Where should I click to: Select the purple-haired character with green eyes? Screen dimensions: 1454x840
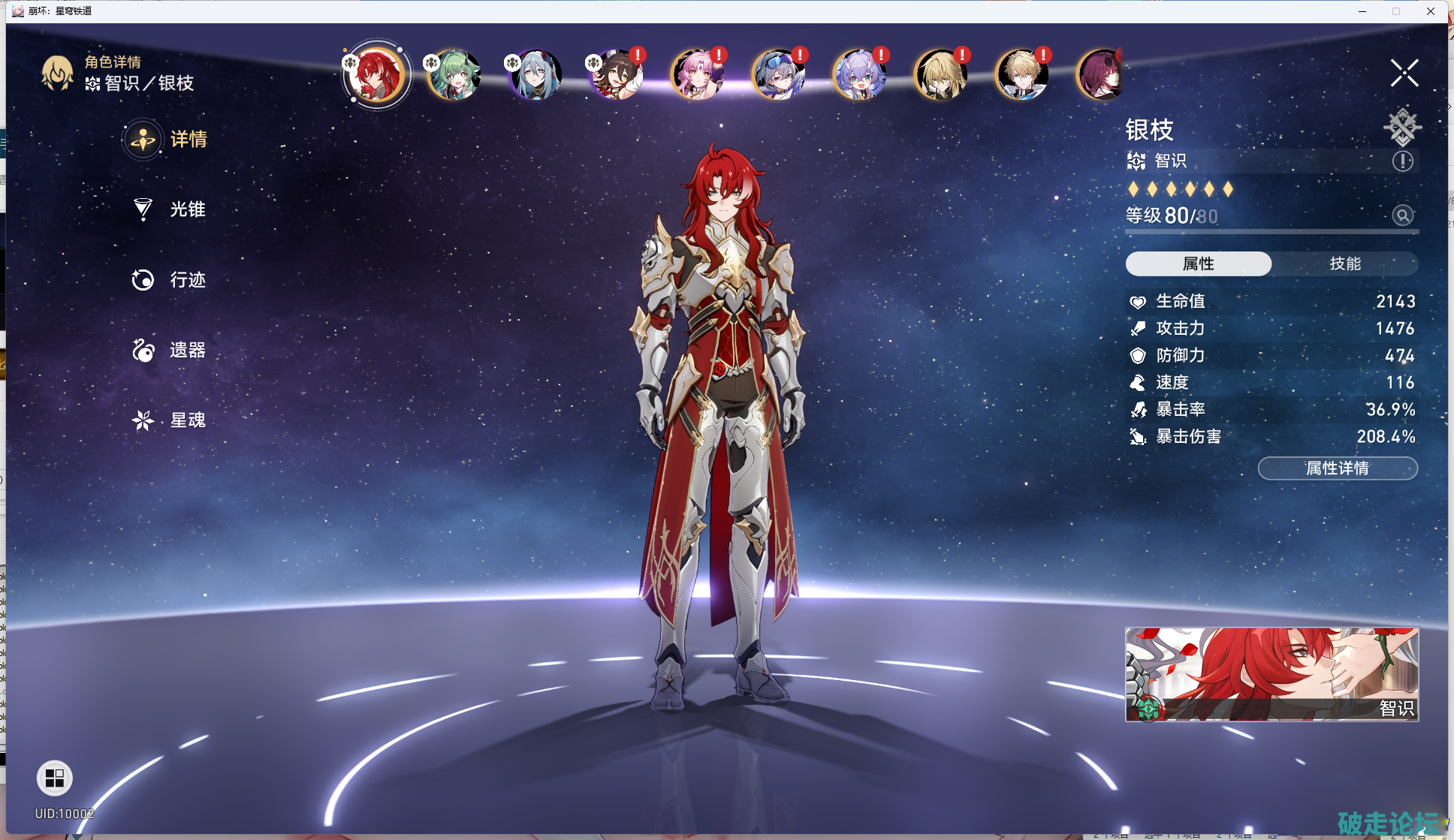click(x=859, y=75)
